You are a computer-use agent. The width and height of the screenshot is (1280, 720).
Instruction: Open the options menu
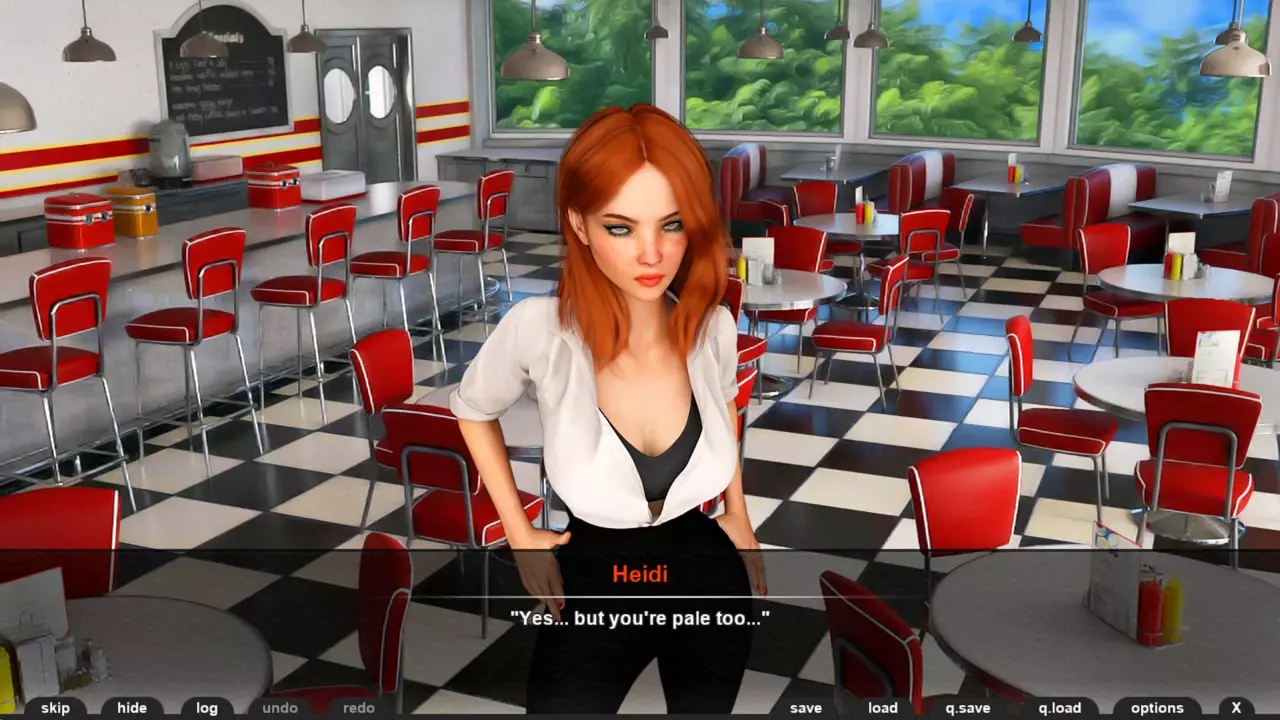1157,708
